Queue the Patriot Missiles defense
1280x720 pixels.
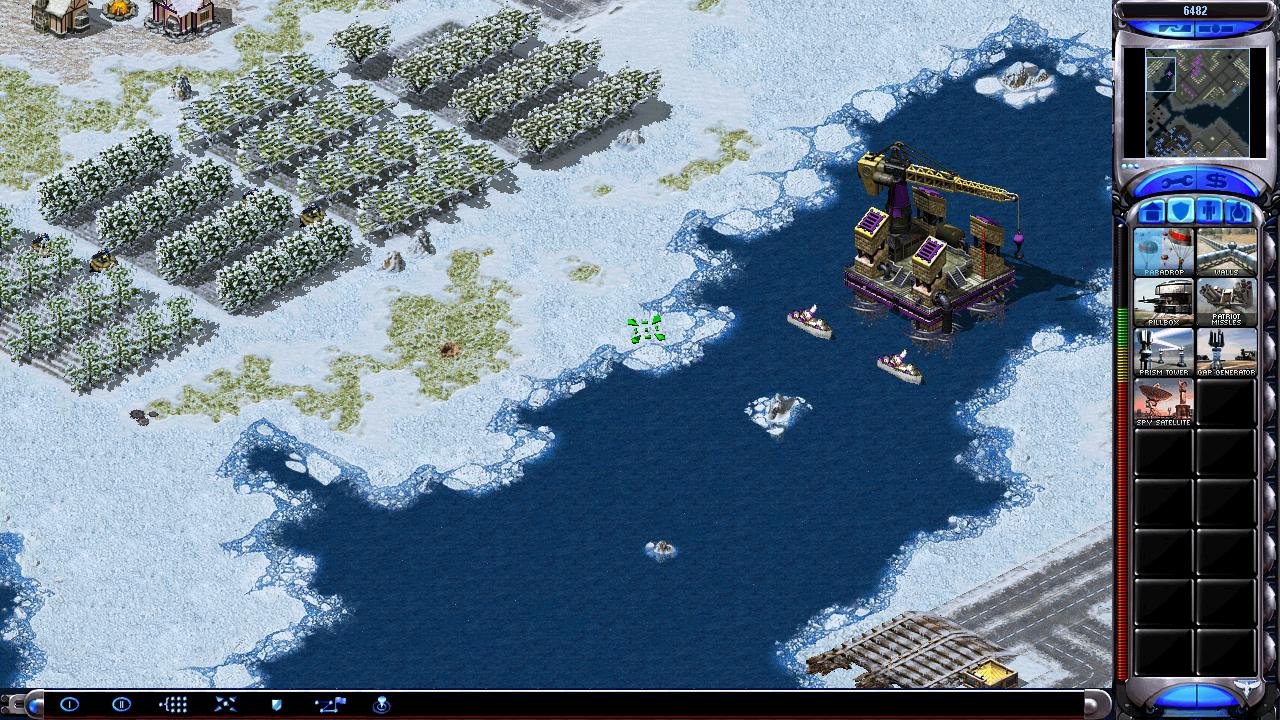pos(1226,302)
